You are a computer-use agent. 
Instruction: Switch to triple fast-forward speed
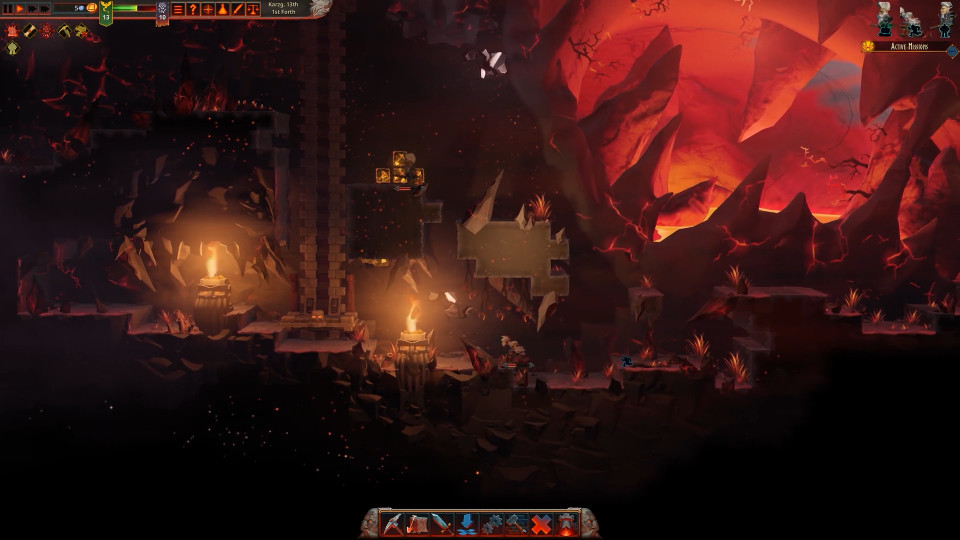[x=44, y=8]
